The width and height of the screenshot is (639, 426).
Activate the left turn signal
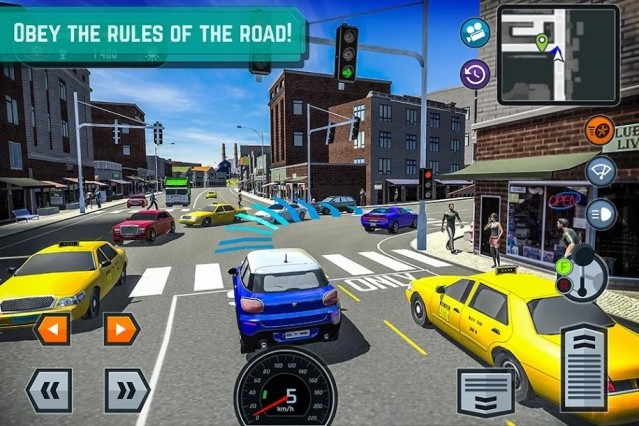[x=52, y=329]
